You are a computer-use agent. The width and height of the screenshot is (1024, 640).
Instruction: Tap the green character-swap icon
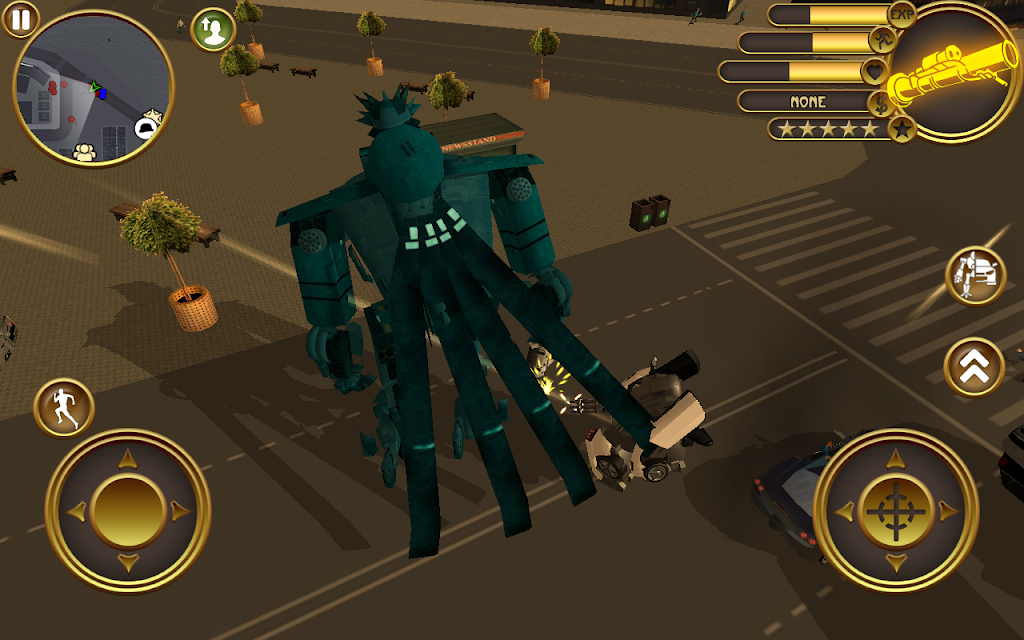(212, 29)
